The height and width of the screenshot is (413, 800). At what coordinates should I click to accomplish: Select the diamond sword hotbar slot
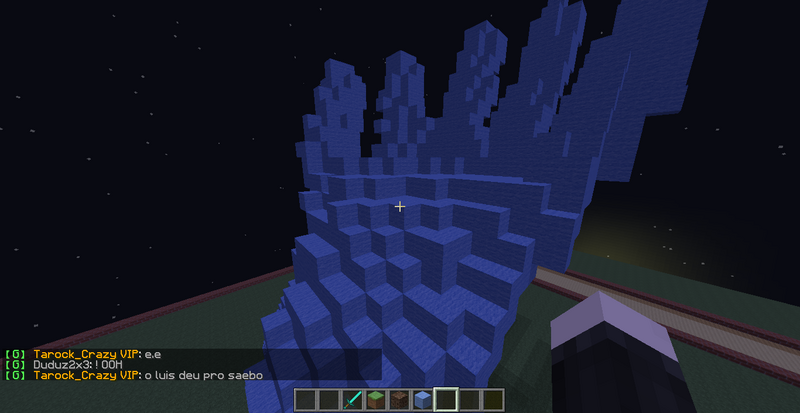pyautogui.click(x=353, y=400)
